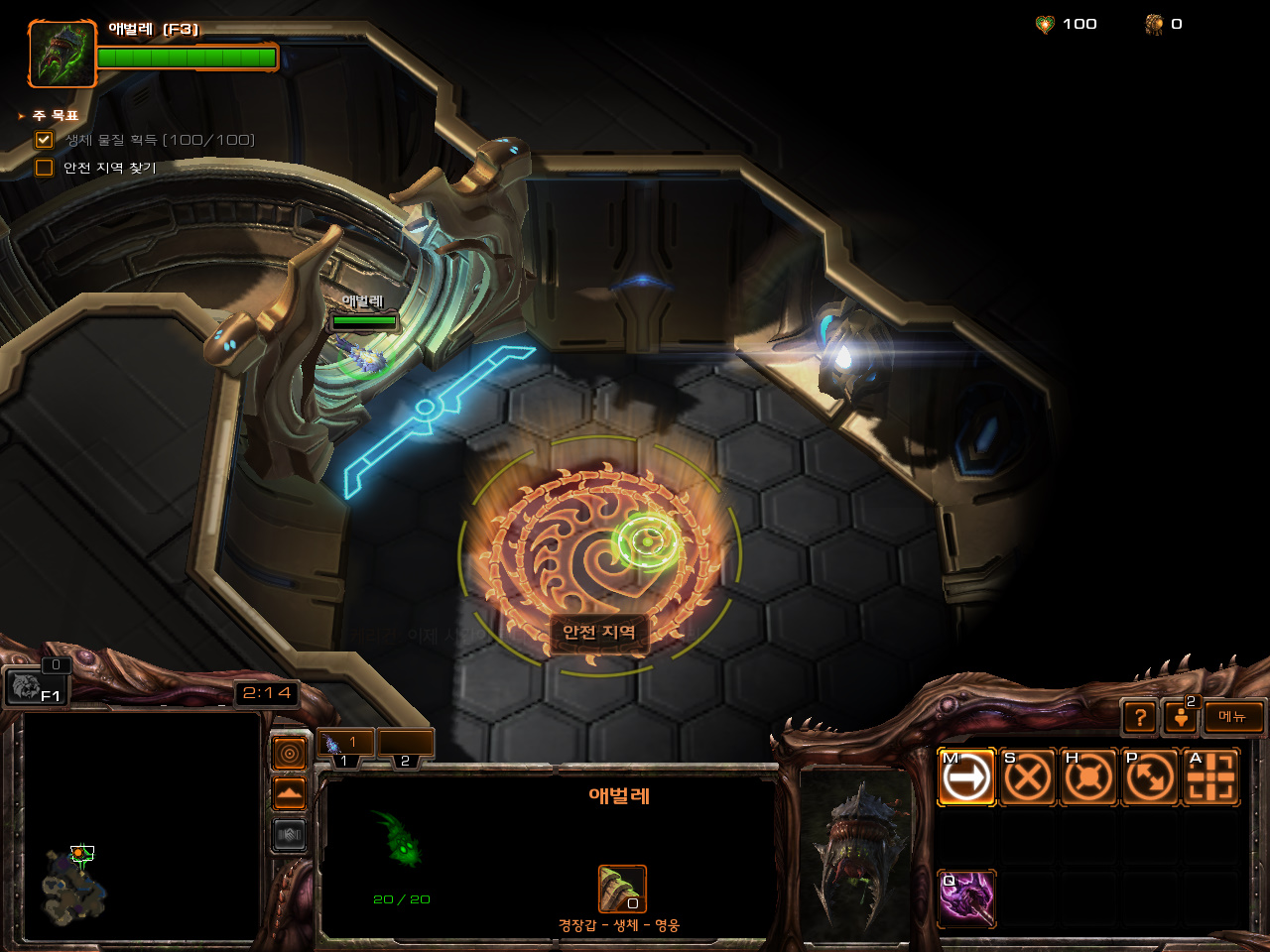Activate the minimap ping button
The height and width of the screenshot is (952, 1270).
289,755
